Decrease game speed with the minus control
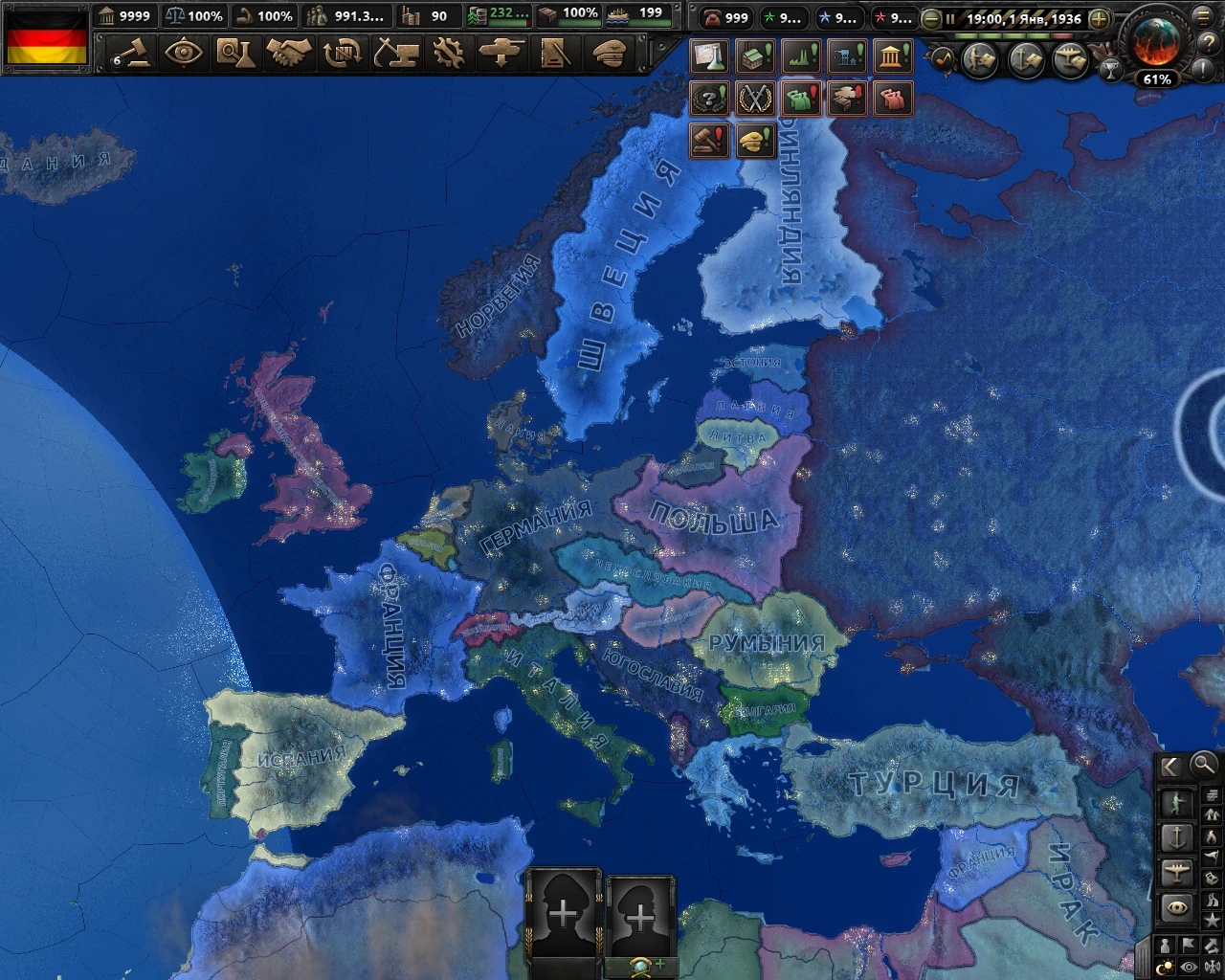The image size is (1225, 980). click(930, 18)
